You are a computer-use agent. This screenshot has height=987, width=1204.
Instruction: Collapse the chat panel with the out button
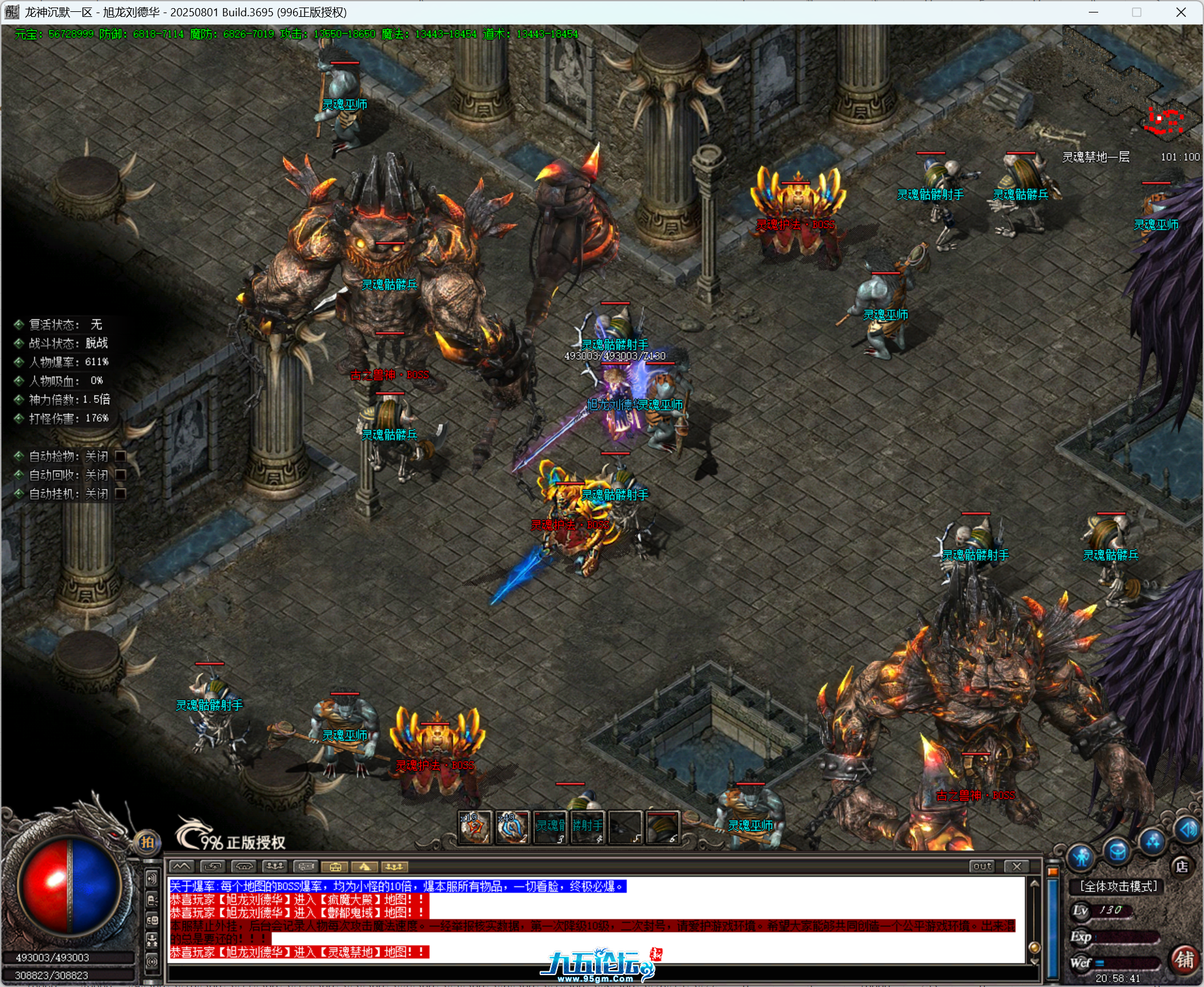click(x=982, y=866)
